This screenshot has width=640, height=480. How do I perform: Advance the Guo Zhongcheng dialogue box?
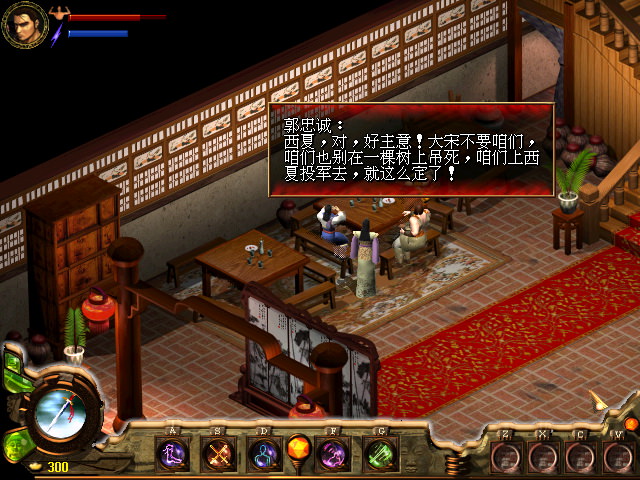coord(410,150)
